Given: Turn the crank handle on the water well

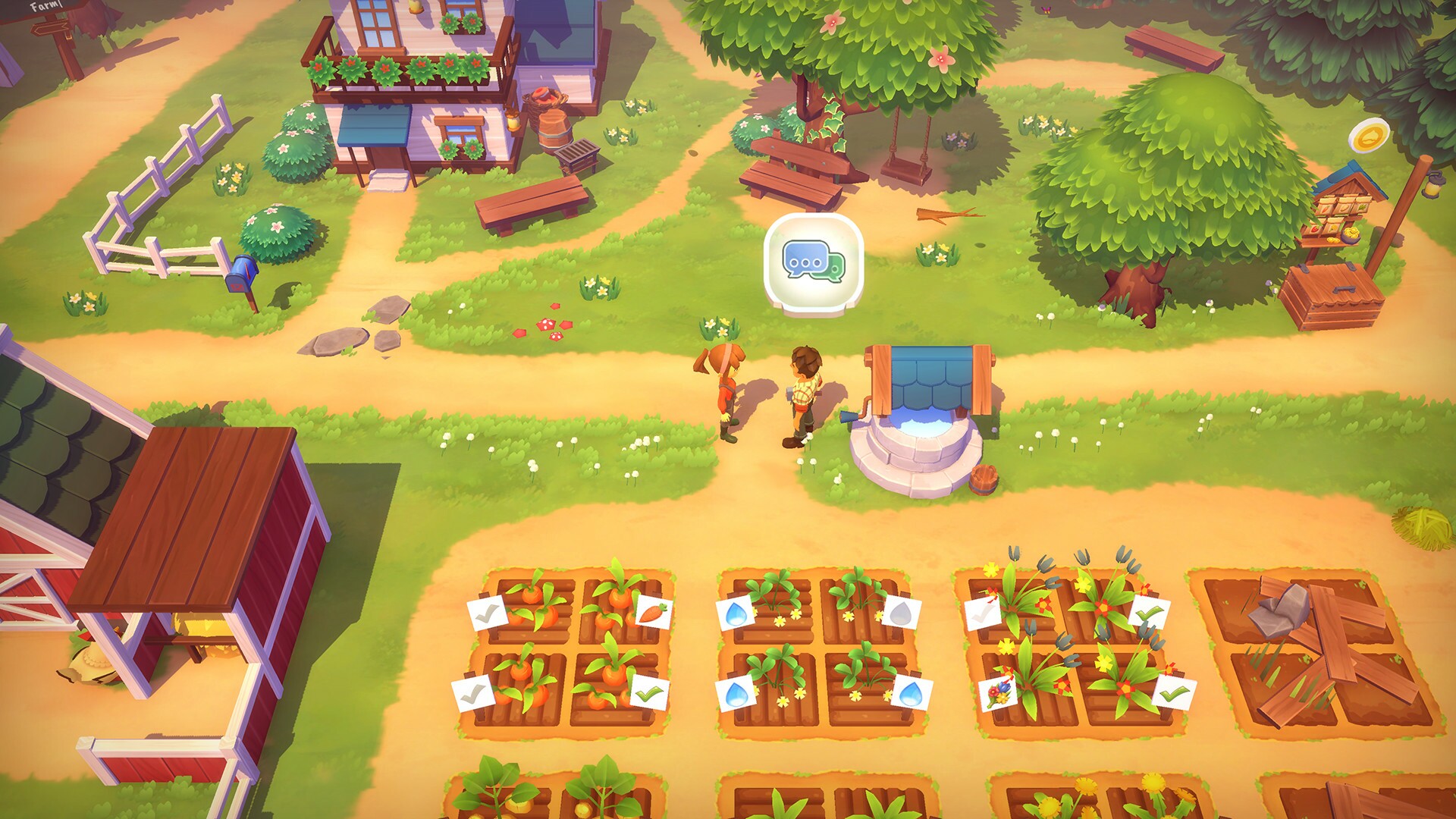Looking at the screenshot, I should pyautogui.click(x=851, y=416).
